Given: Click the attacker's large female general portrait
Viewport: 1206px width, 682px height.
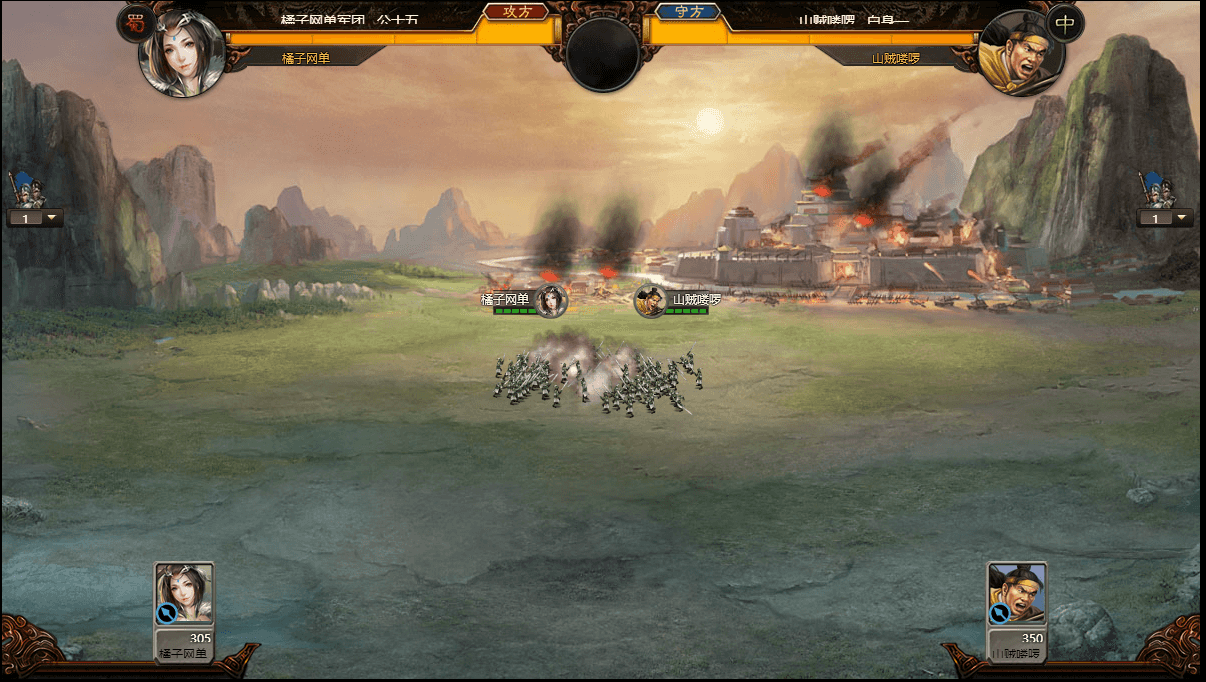Looking at the screenshot, I should [x=181, y=53].
